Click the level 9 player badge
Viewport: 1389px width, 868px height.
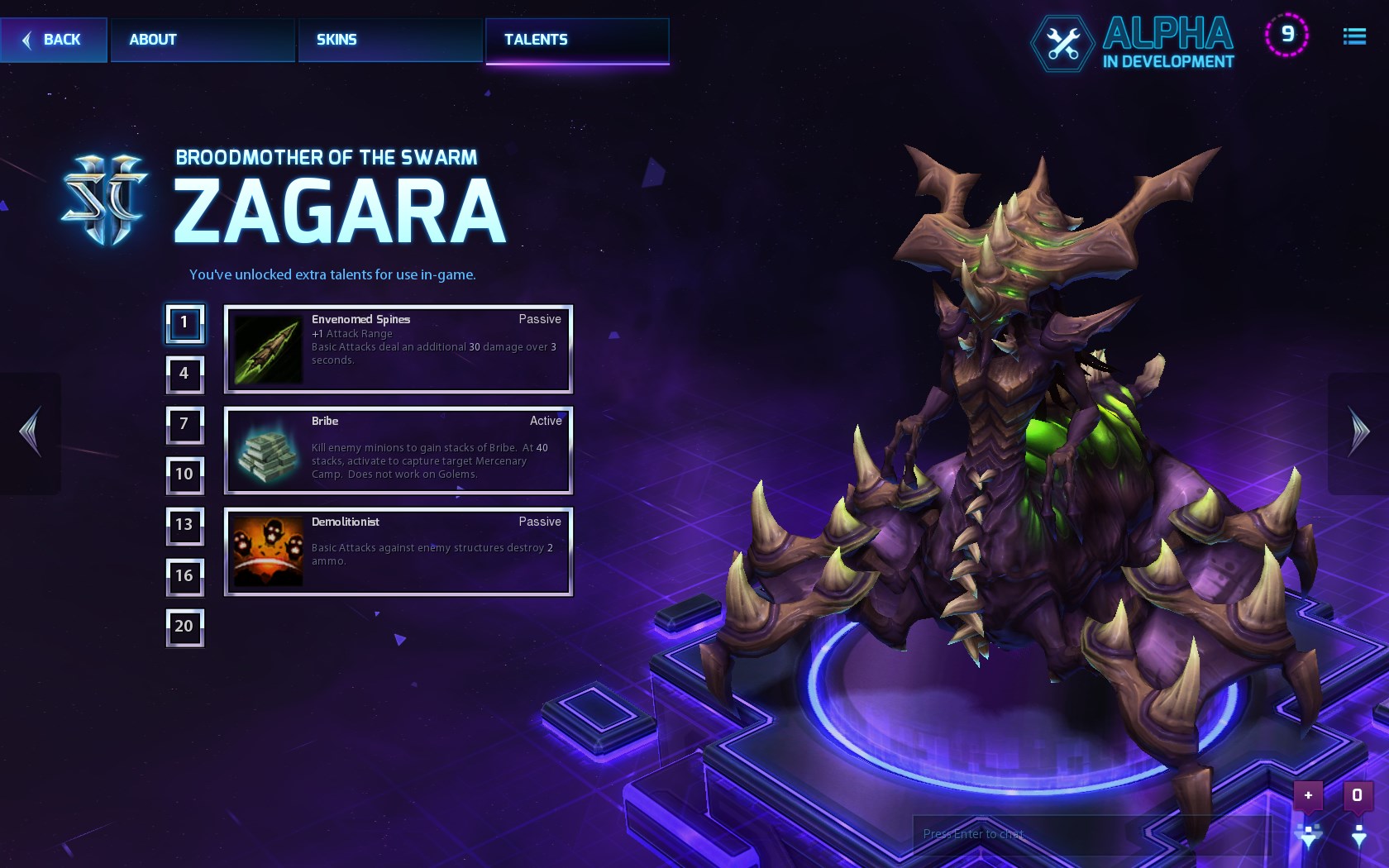(x=1286, y=35)
